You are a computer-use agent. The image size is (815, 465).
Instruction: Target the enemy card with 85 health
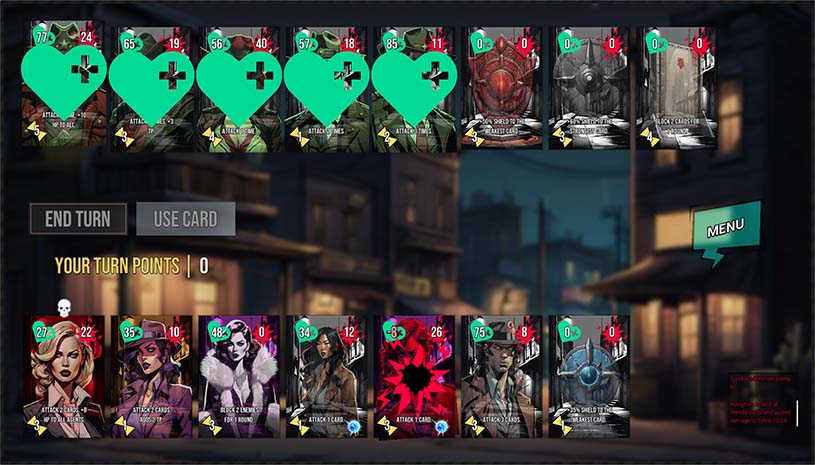click(x=414, y=88)
